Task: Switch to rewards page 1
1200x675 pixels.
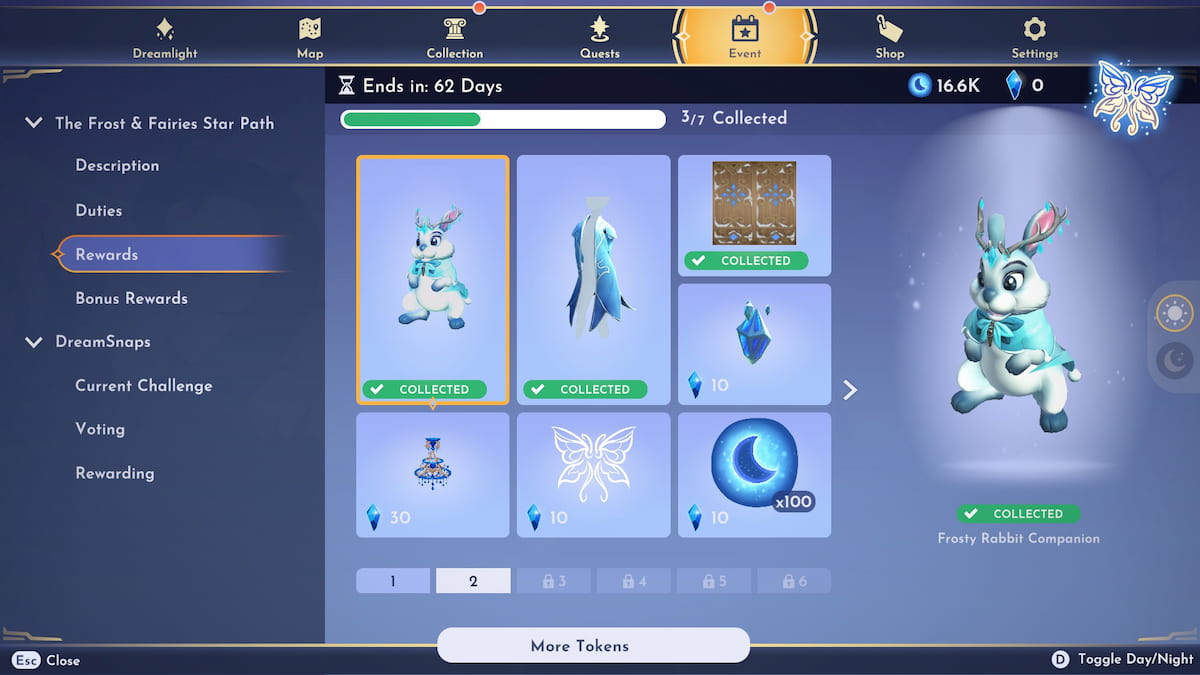Action: pos(393,581)
